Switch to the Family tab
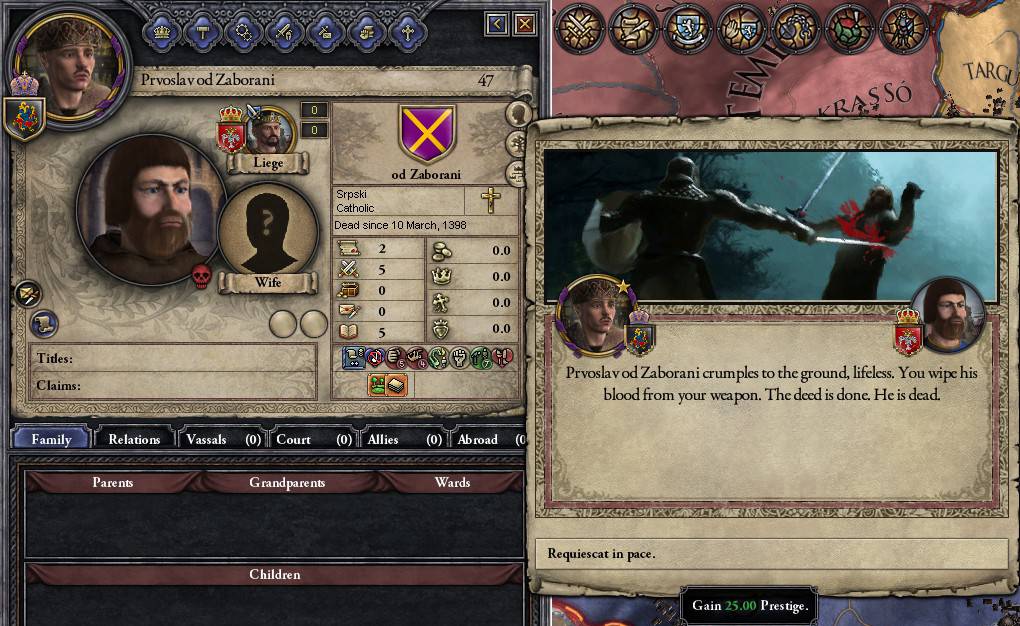The height and width of the screenshot is (626, 1020). click(51, 439)
